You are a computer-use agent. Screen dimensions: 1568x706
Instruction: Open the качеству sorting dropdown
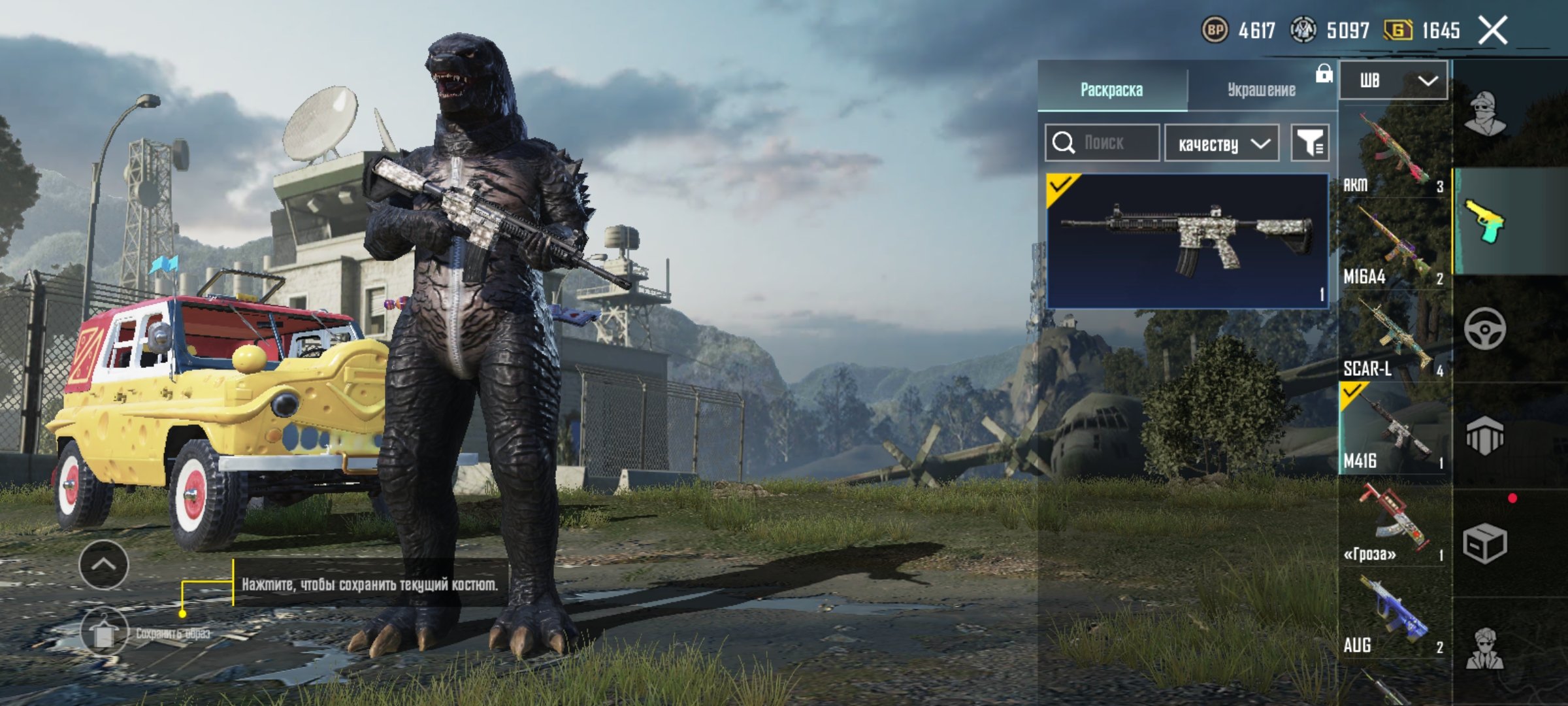click(x=1221, y=143)
